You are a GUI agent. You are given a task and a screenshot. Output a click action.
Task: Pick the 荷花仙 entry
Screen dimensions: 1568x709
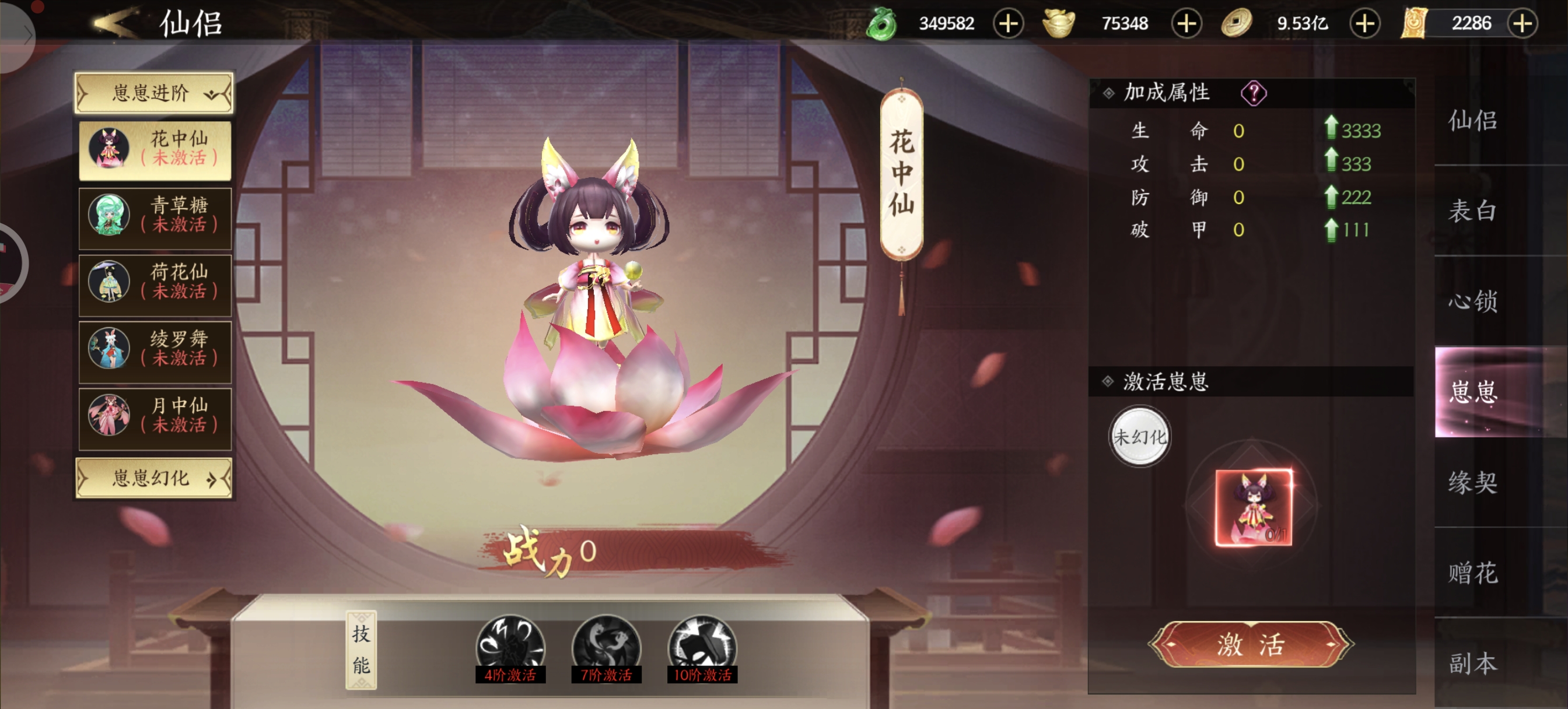155,283
